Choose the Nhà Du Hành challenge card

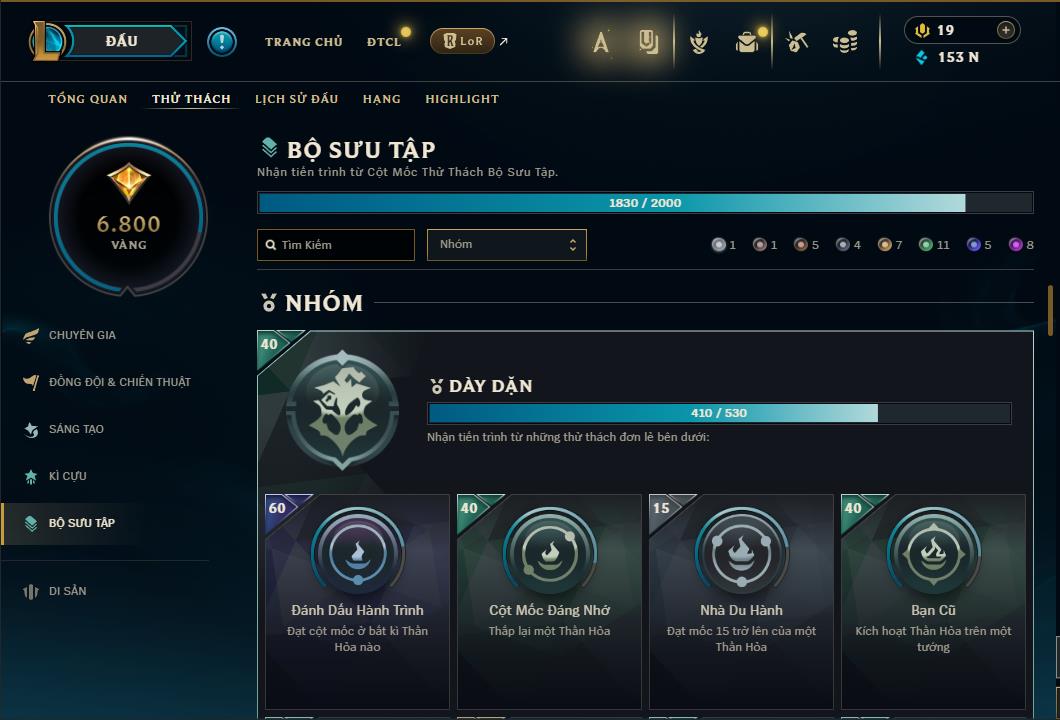coord(741,600)
